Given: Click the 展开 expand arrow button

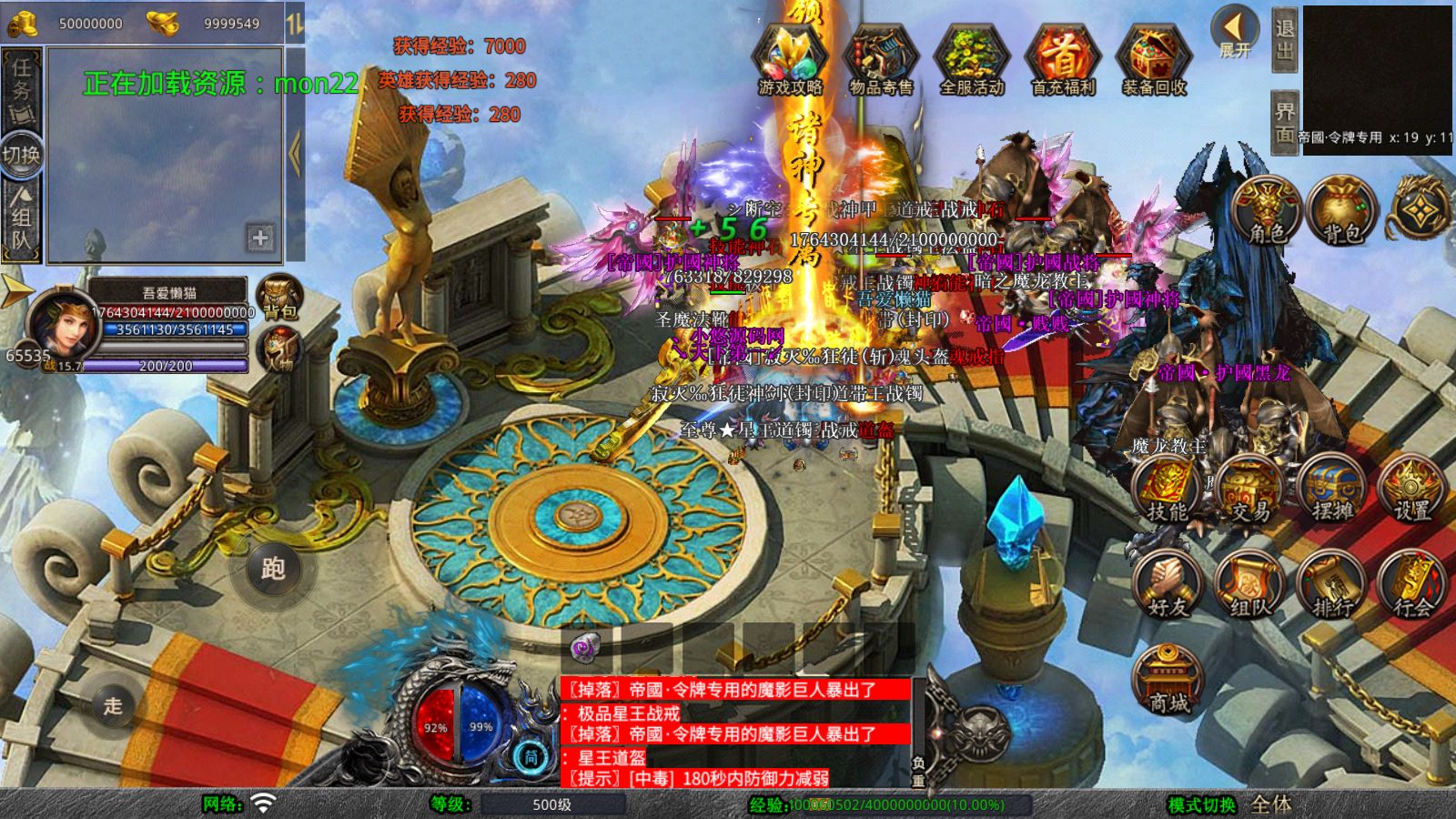Looking at the screenshot, I should (x=1235, y=33).
